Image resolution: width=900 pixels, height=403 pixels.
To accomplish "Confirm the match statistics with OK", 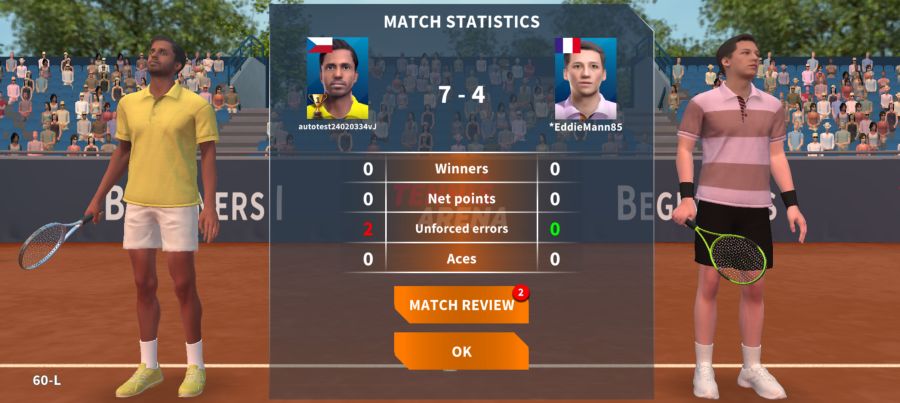I will pyautogui.click(x=461, y=351).
